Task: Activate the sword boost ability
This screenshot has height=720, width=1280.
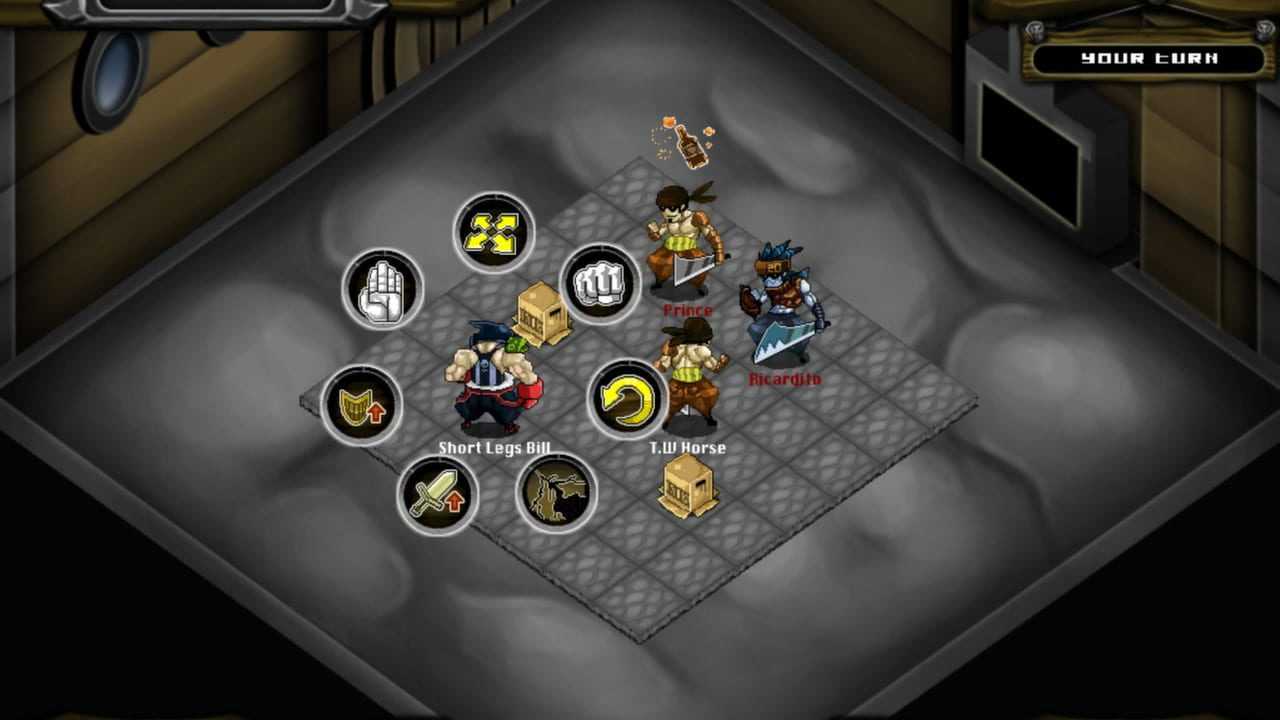Action: pos(437,494)
